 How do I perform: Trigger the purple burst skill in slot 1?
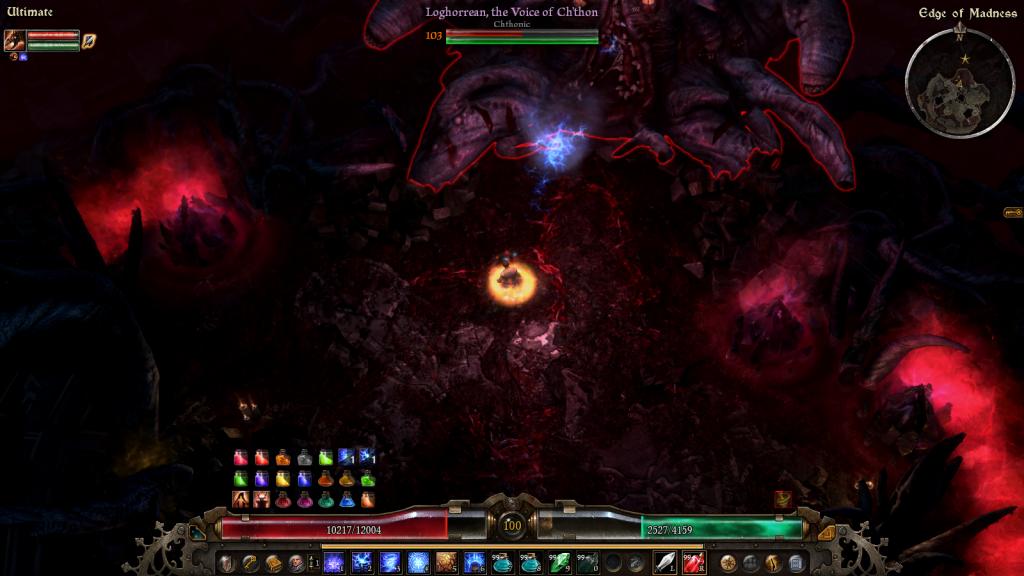pos(334,563)
